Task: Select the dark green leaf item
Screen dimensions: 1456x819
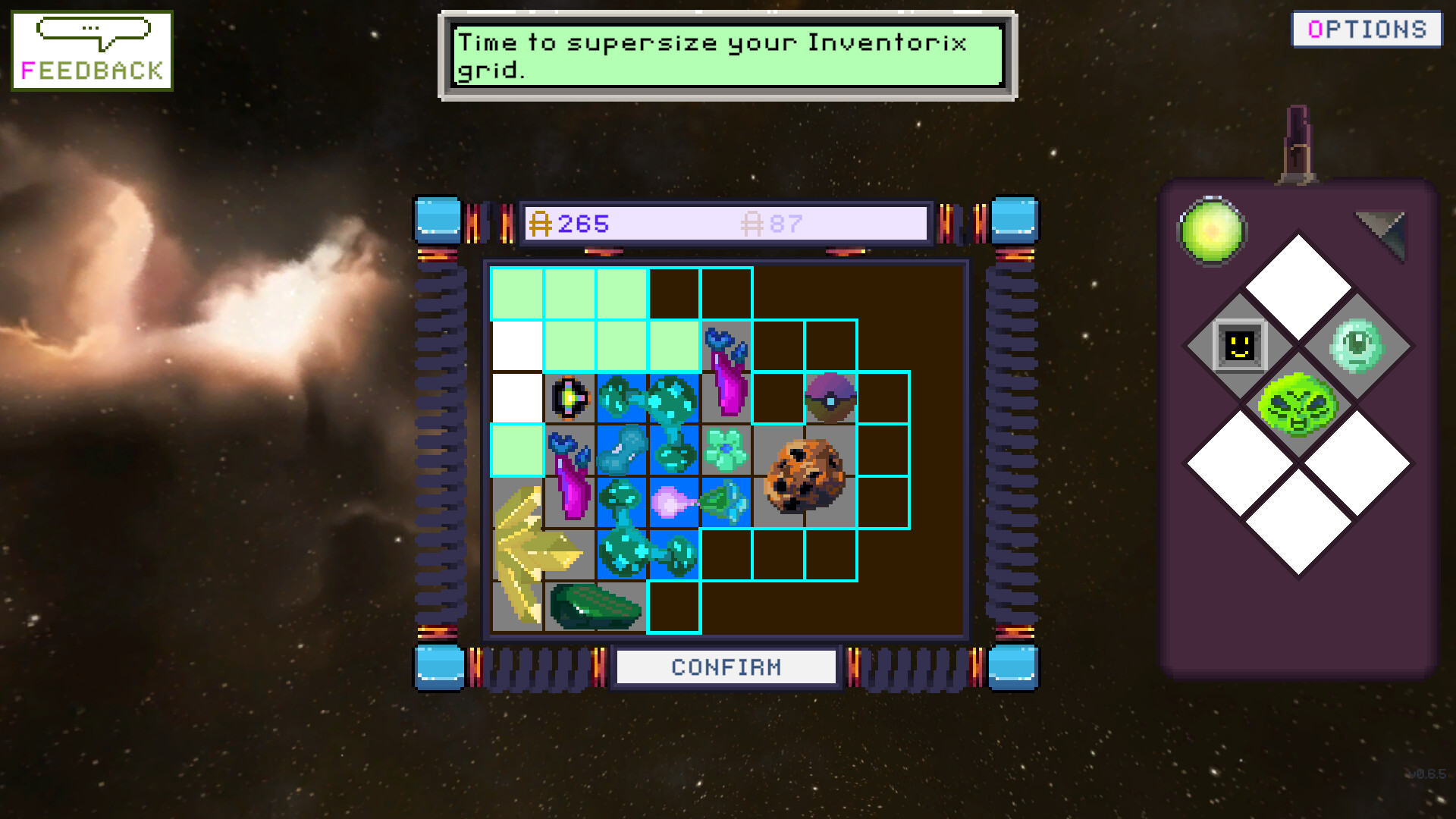Action: tap(595, 607)
